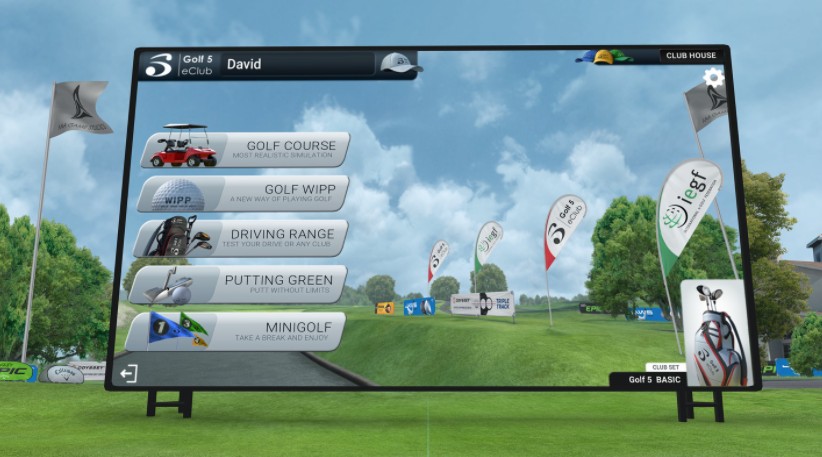This screenshot has height=457, width=822.
Task: Click the exit door icon
Action: (x=128, y=374)
